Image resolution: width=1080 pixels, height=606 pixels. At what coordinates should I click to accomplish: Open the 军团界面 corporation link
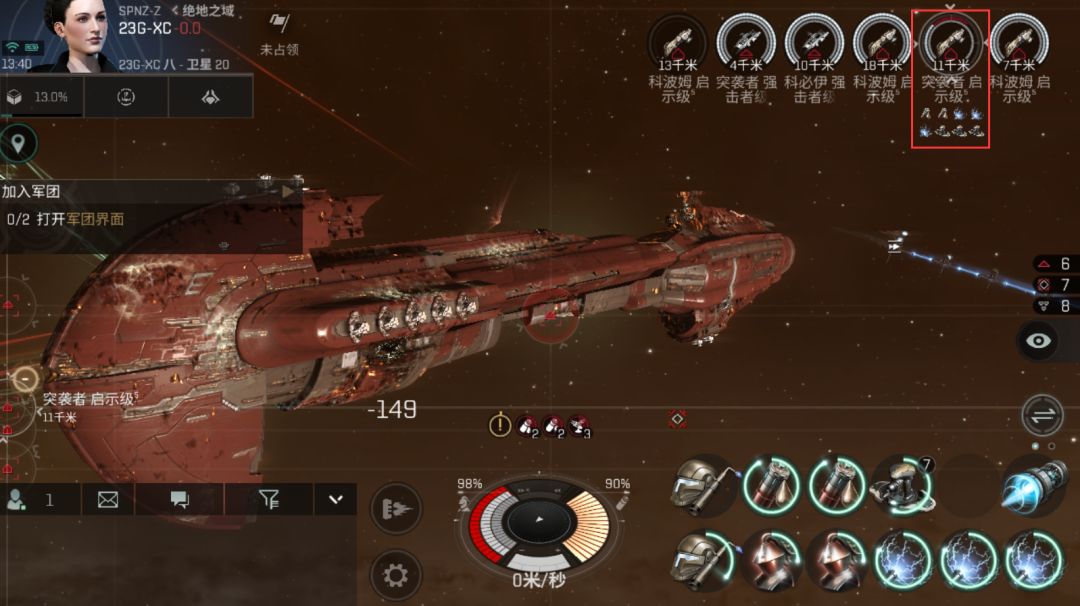[x=95, y=218]
